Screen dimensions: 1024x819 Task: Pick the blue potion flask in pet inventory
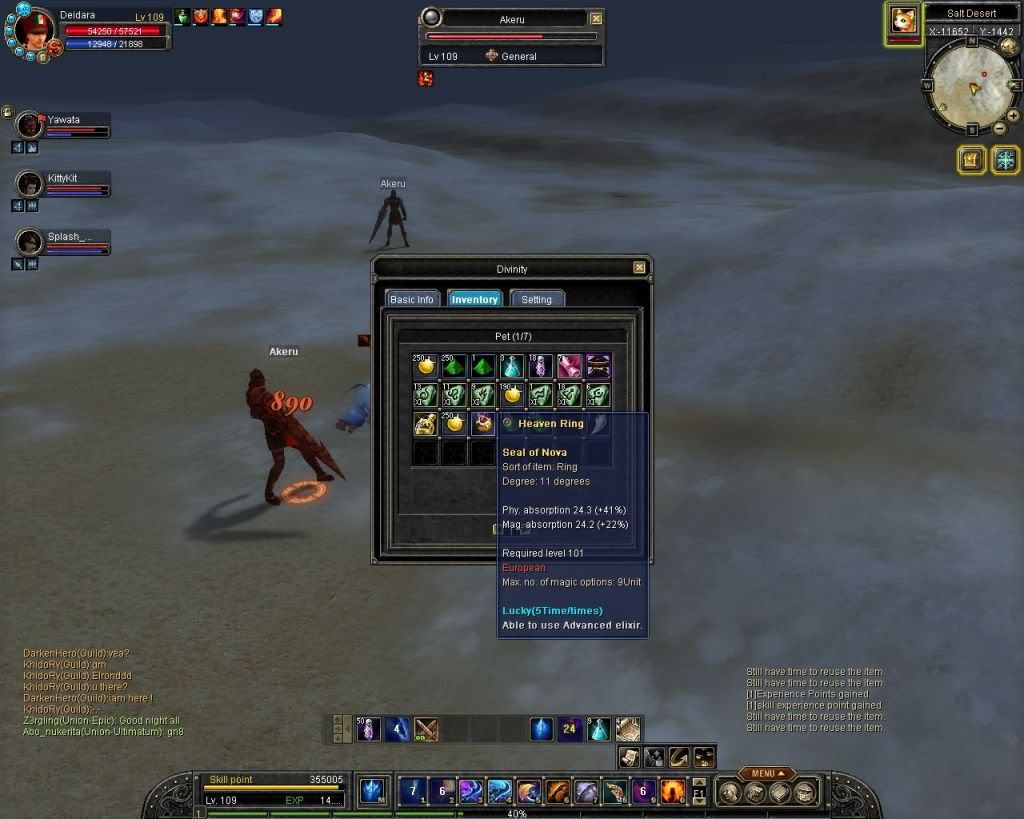pyautogui.click(x=512, y=366)
